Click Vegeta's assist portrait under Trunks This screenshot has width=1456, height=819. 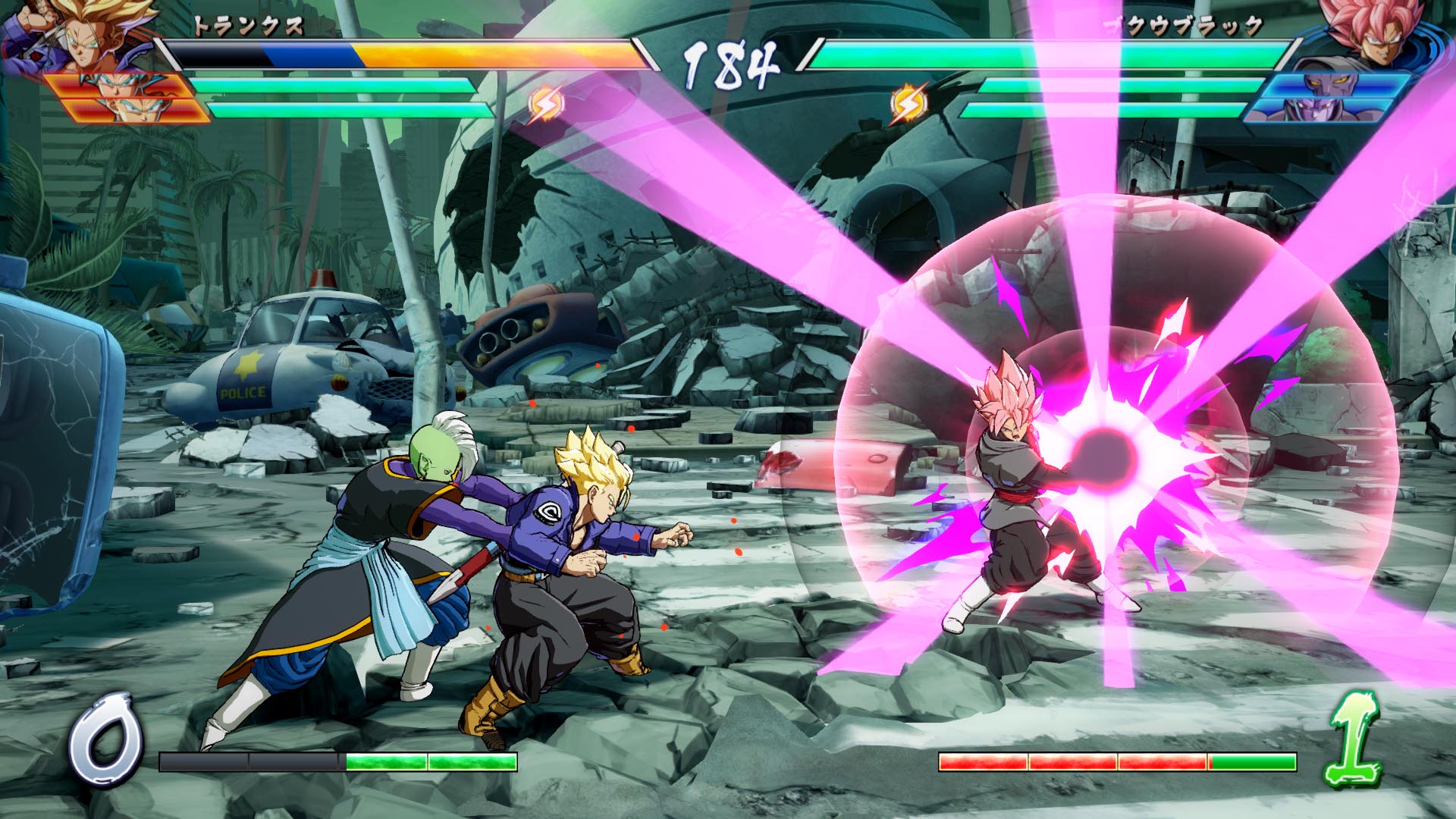(119, 87)
